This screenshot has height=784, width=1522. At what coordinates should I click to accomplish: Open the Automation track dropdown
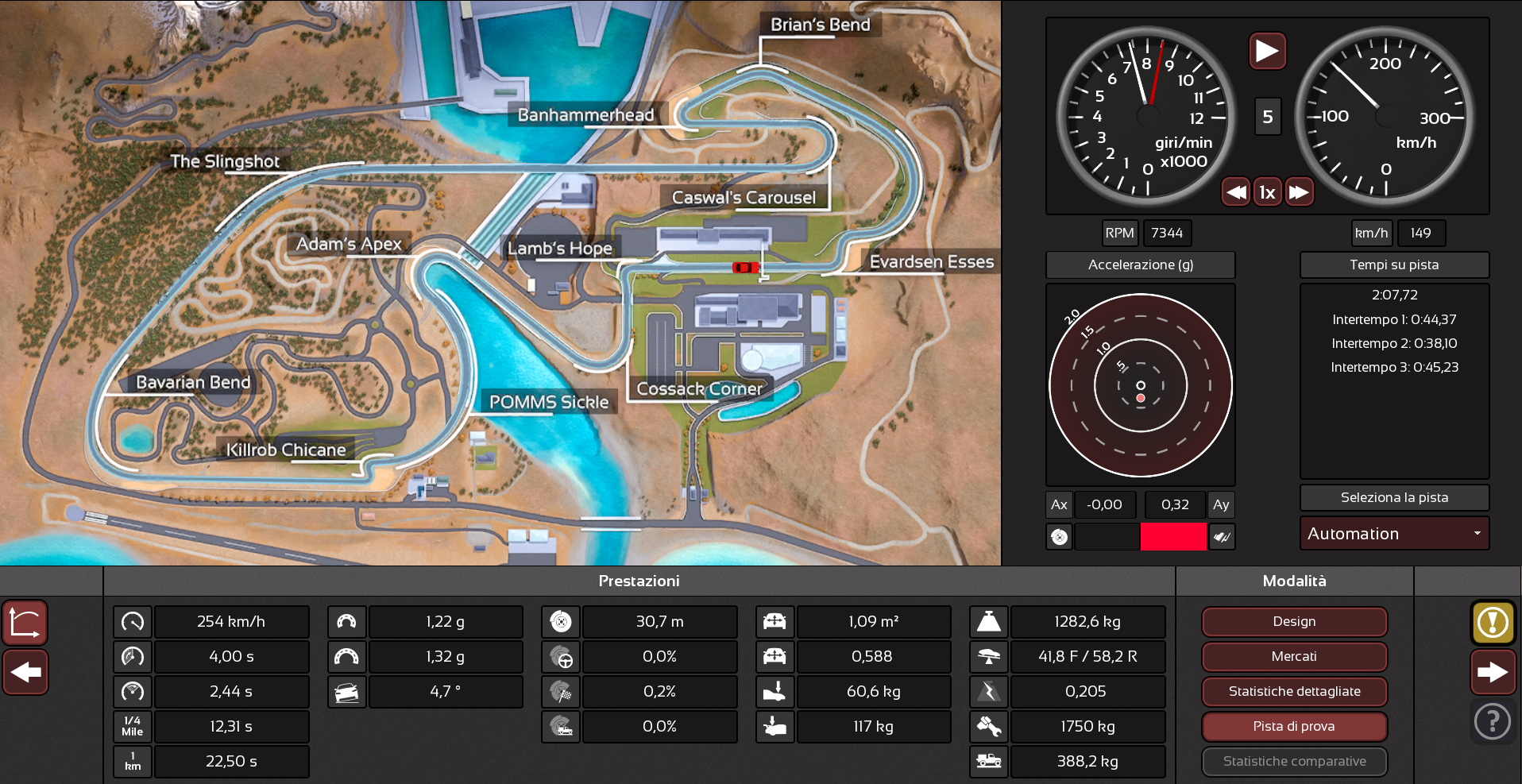[x=1394, y=533]
